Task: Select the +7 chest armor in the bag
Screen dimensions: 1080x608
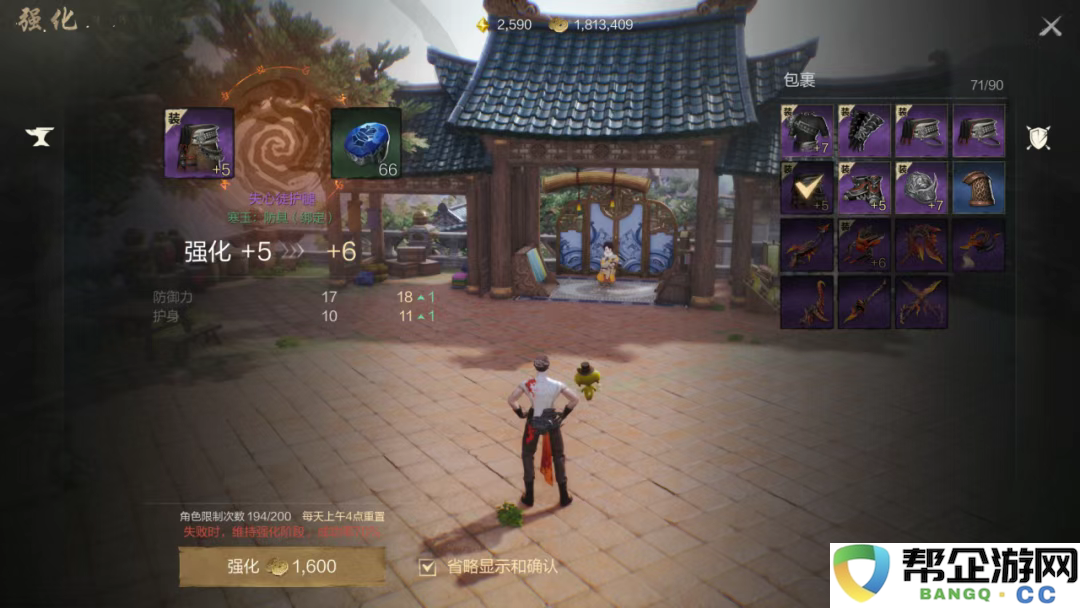Action: (x=806, y=130)
